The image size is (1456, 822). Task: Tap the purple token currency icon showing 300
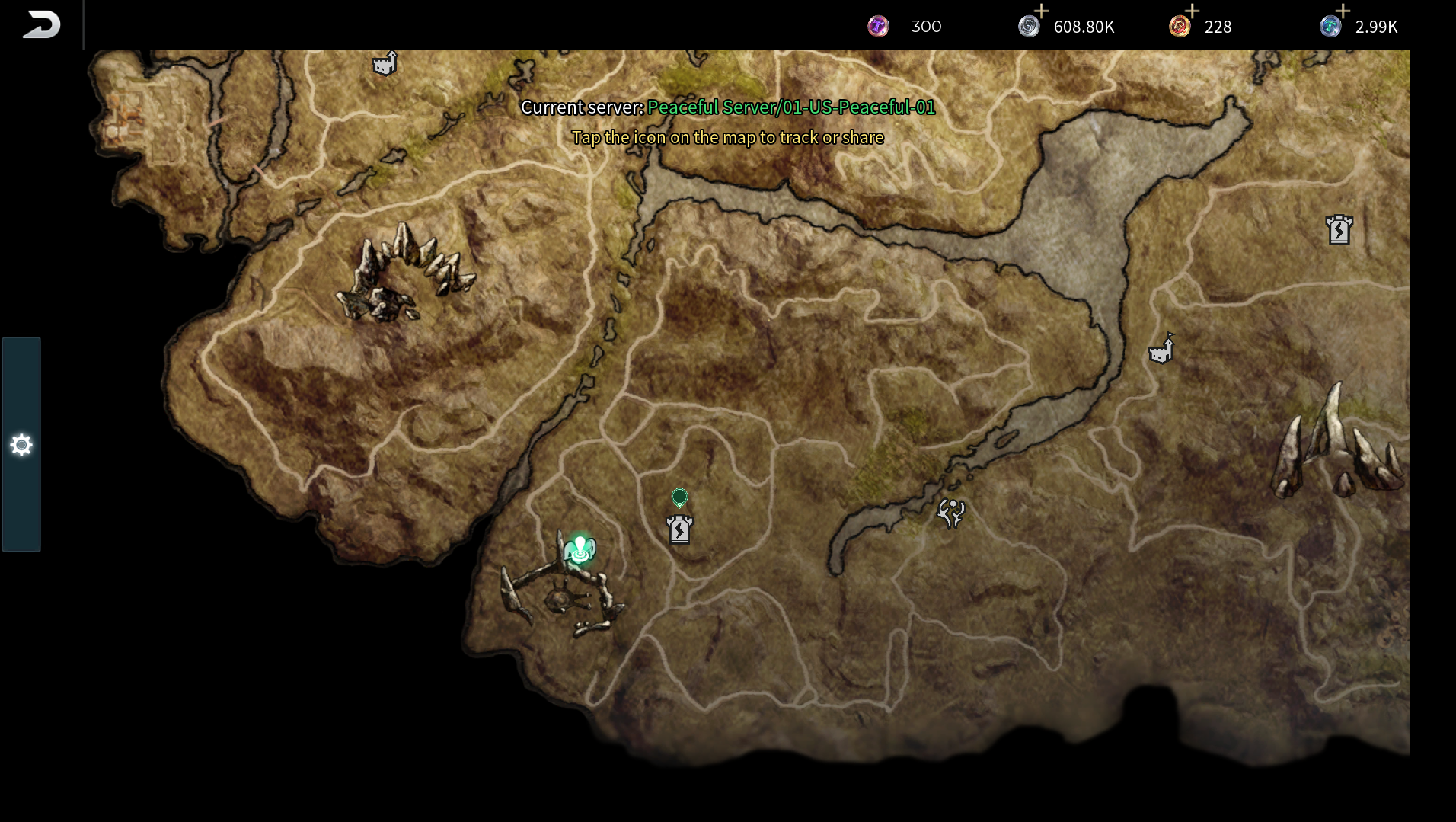click(x=879, y=26)
